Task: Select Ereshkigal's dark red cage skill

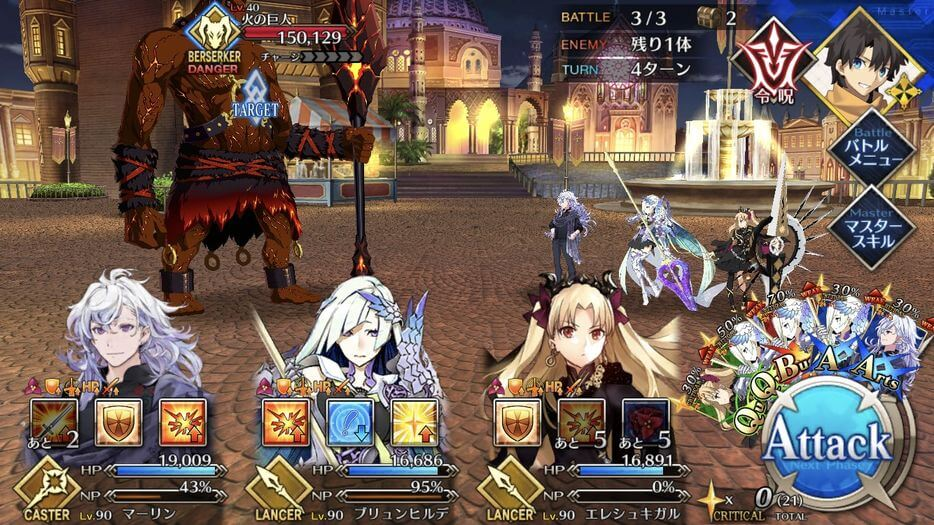Action: click(646, 421)
